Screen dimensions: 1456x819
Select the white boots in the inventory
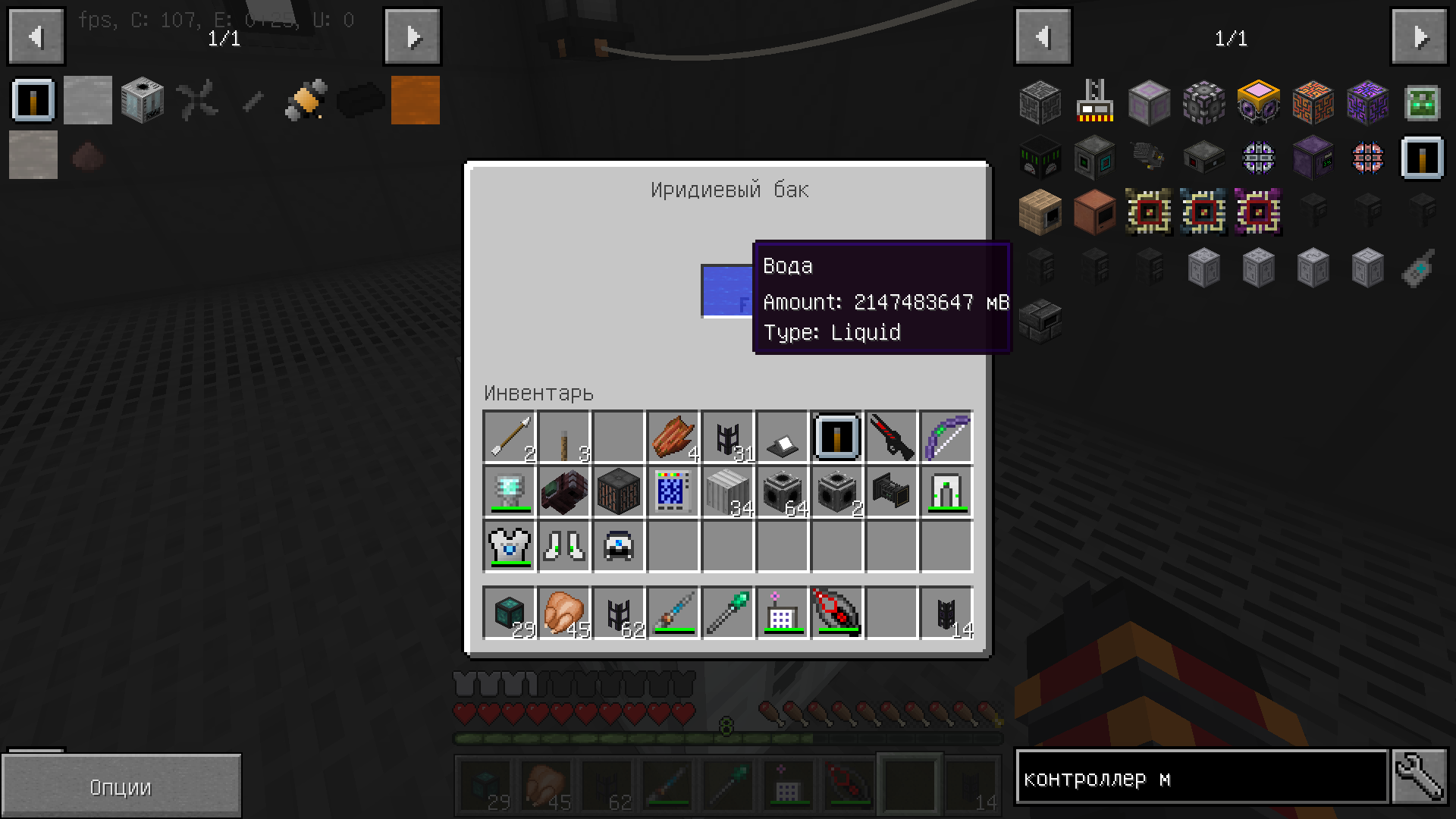point(563,544)
